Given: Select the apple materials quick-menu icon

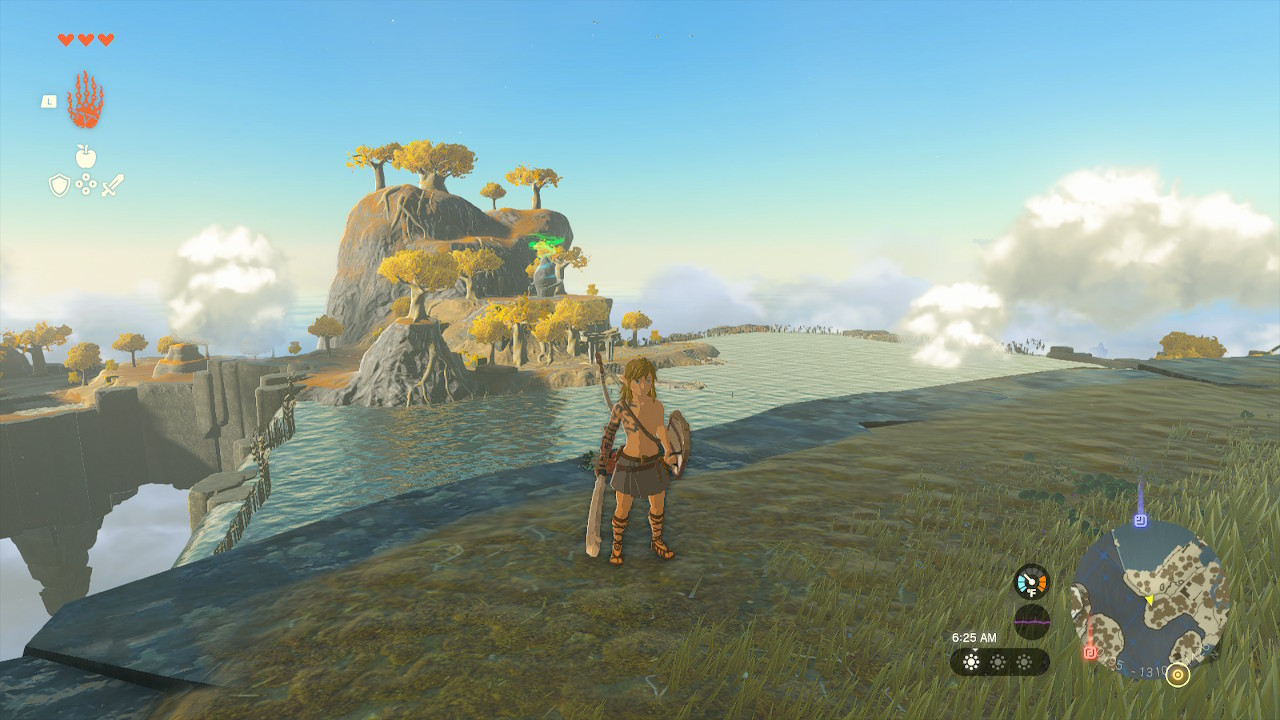Looking at the screenshot, I should pyautogui.click(x=86, y=156).
